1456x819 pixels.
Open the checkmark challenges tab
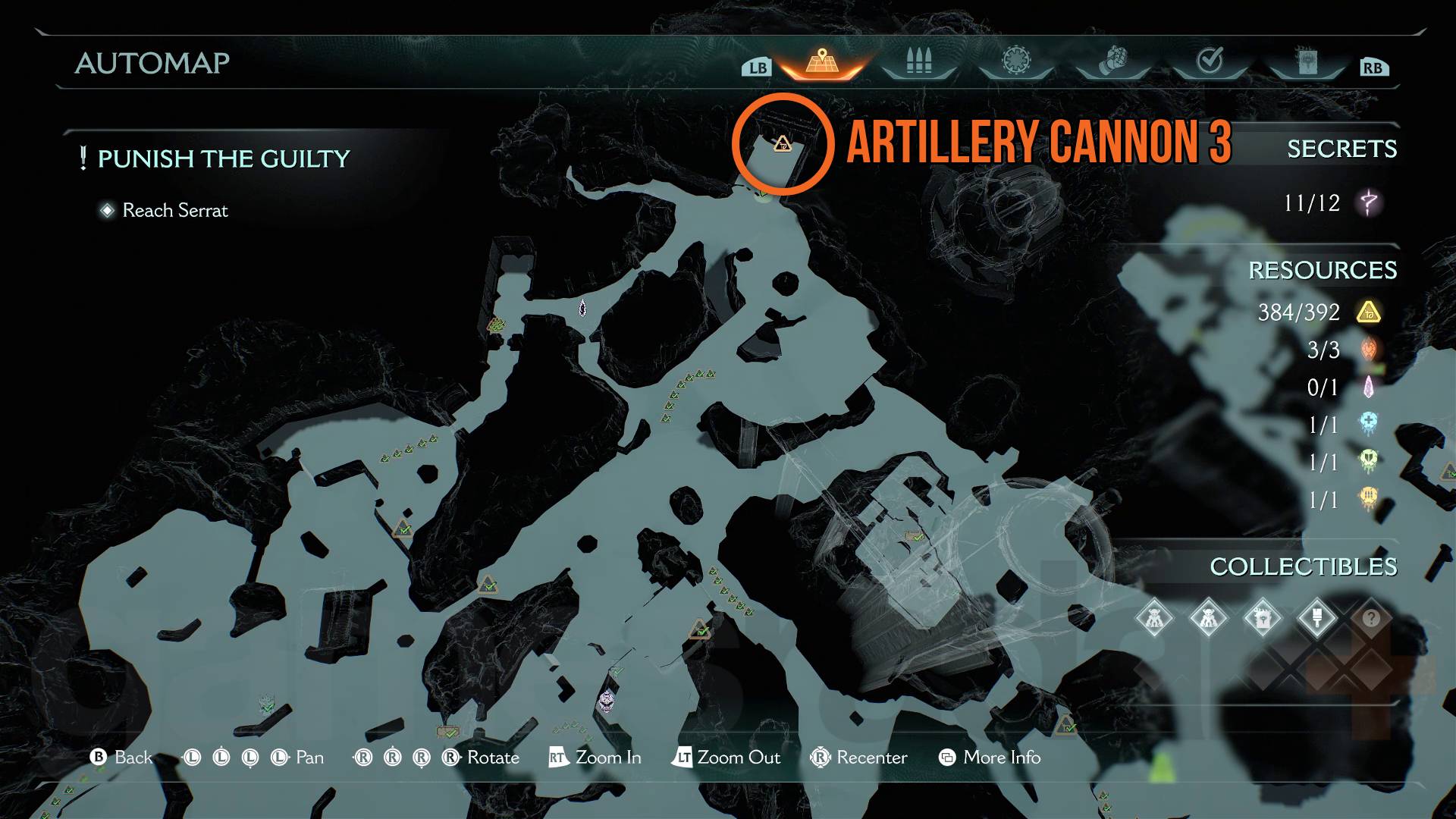1210,60
